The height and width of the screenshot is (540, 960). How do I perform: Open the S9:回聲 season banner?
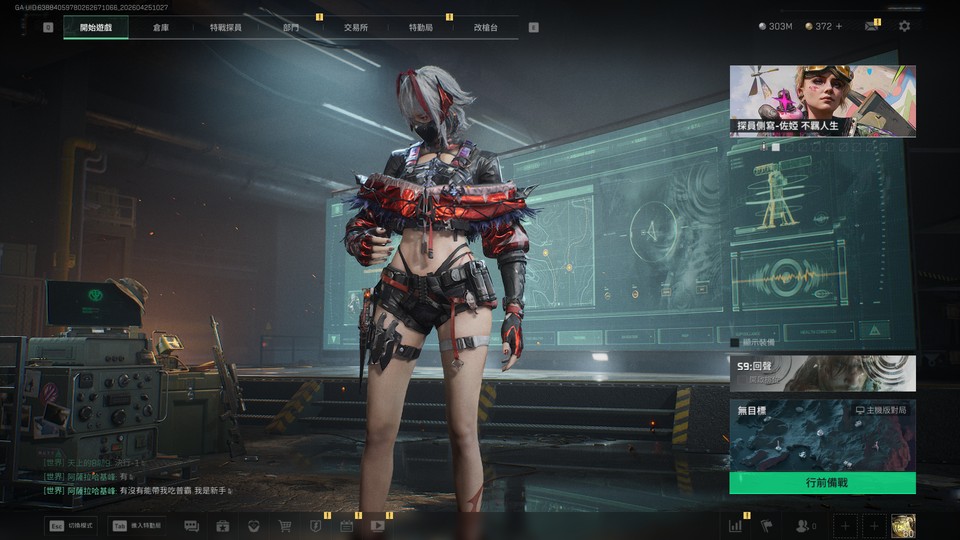[x=822, y=373]
